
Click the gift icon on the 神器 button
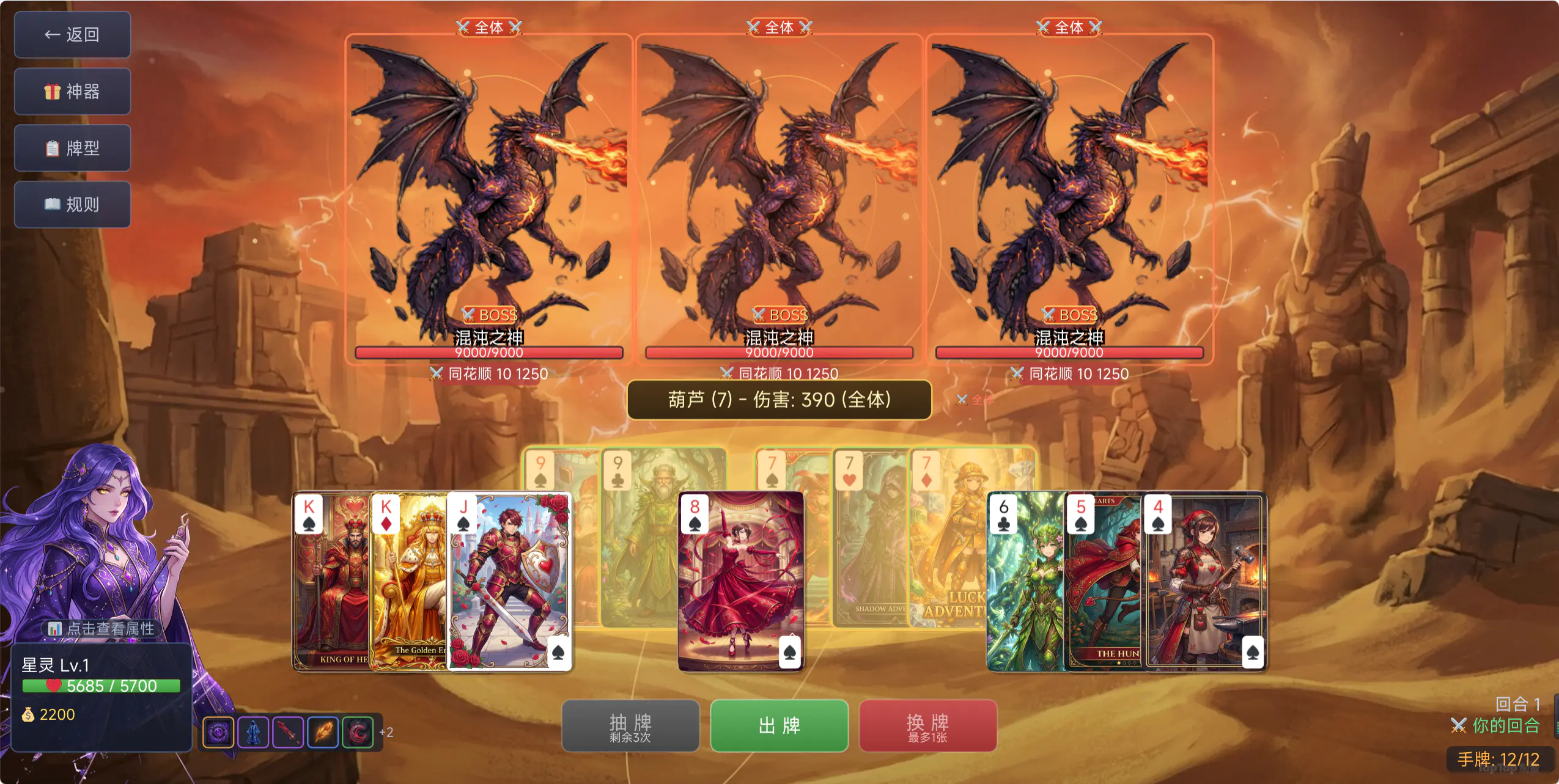coord(53,91)
